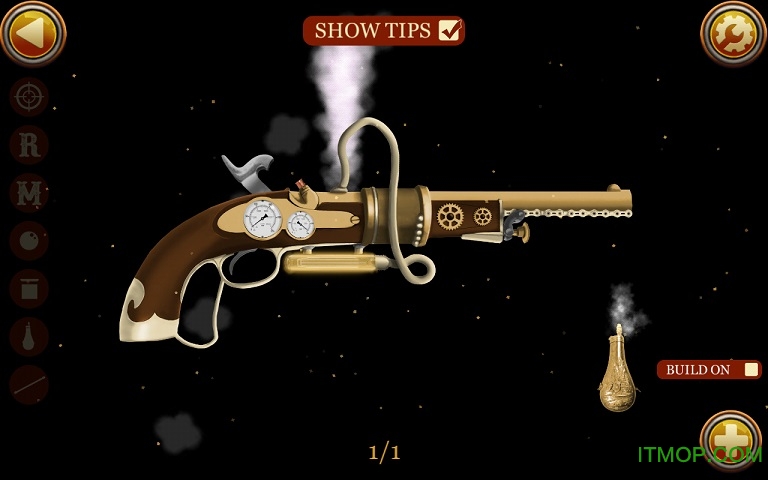Choose the letter M icon

pyautogui.click(x=29, y=193)
